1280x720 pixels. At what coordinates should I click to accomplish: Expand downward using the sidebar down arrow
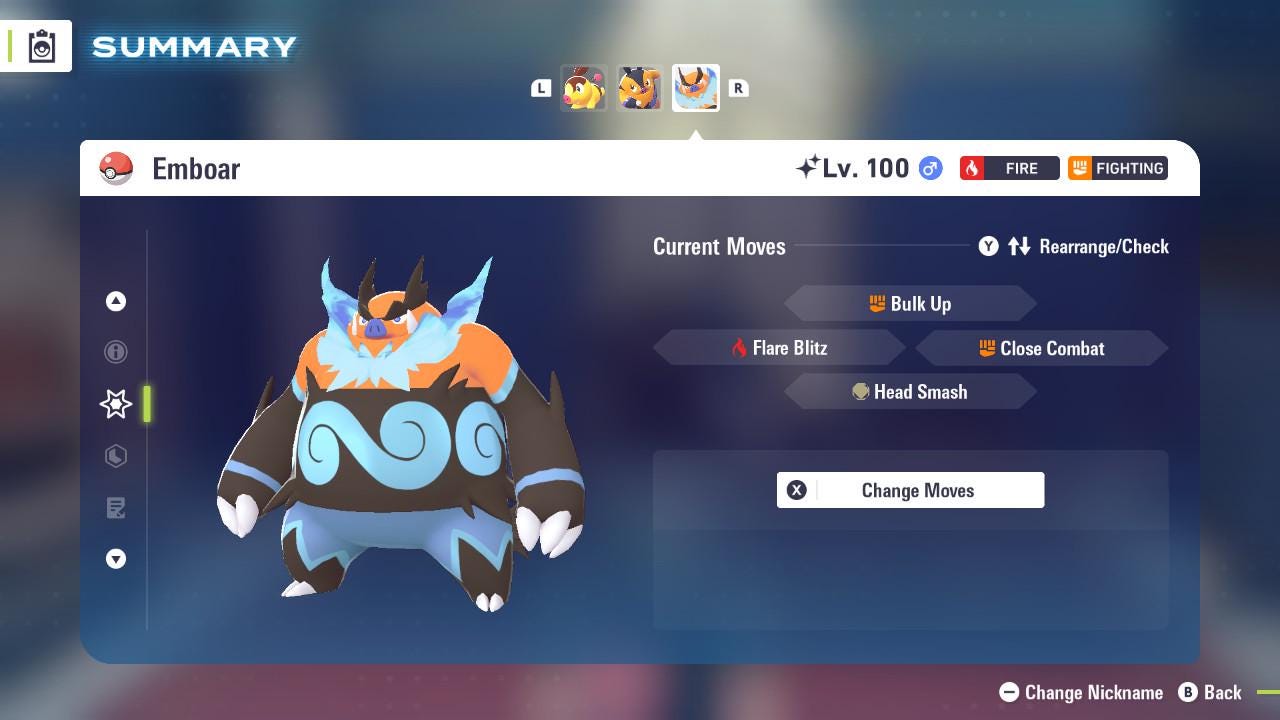pyautogui.click(x=116, y=559)
